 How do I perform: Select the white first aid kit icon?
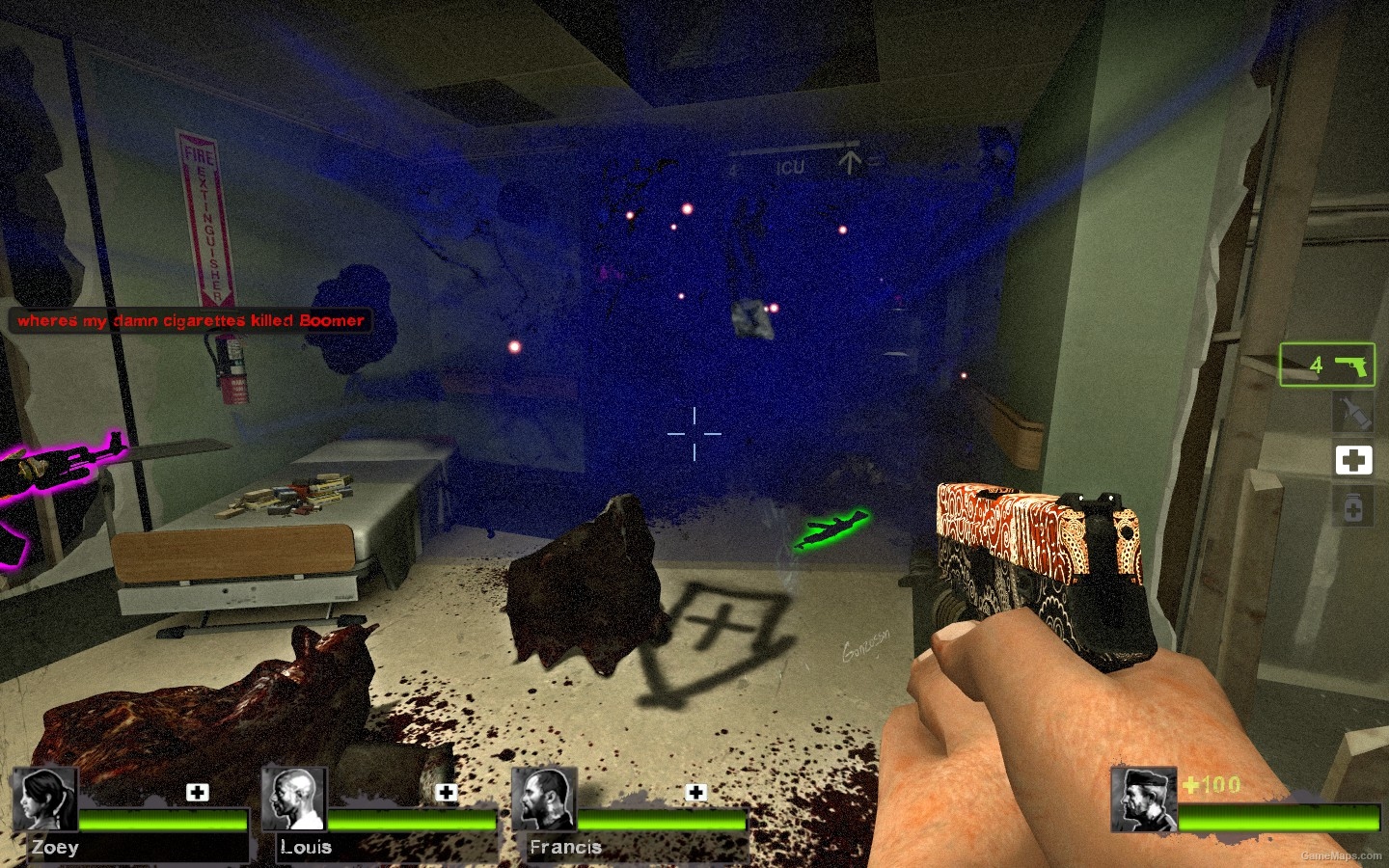1354,460
